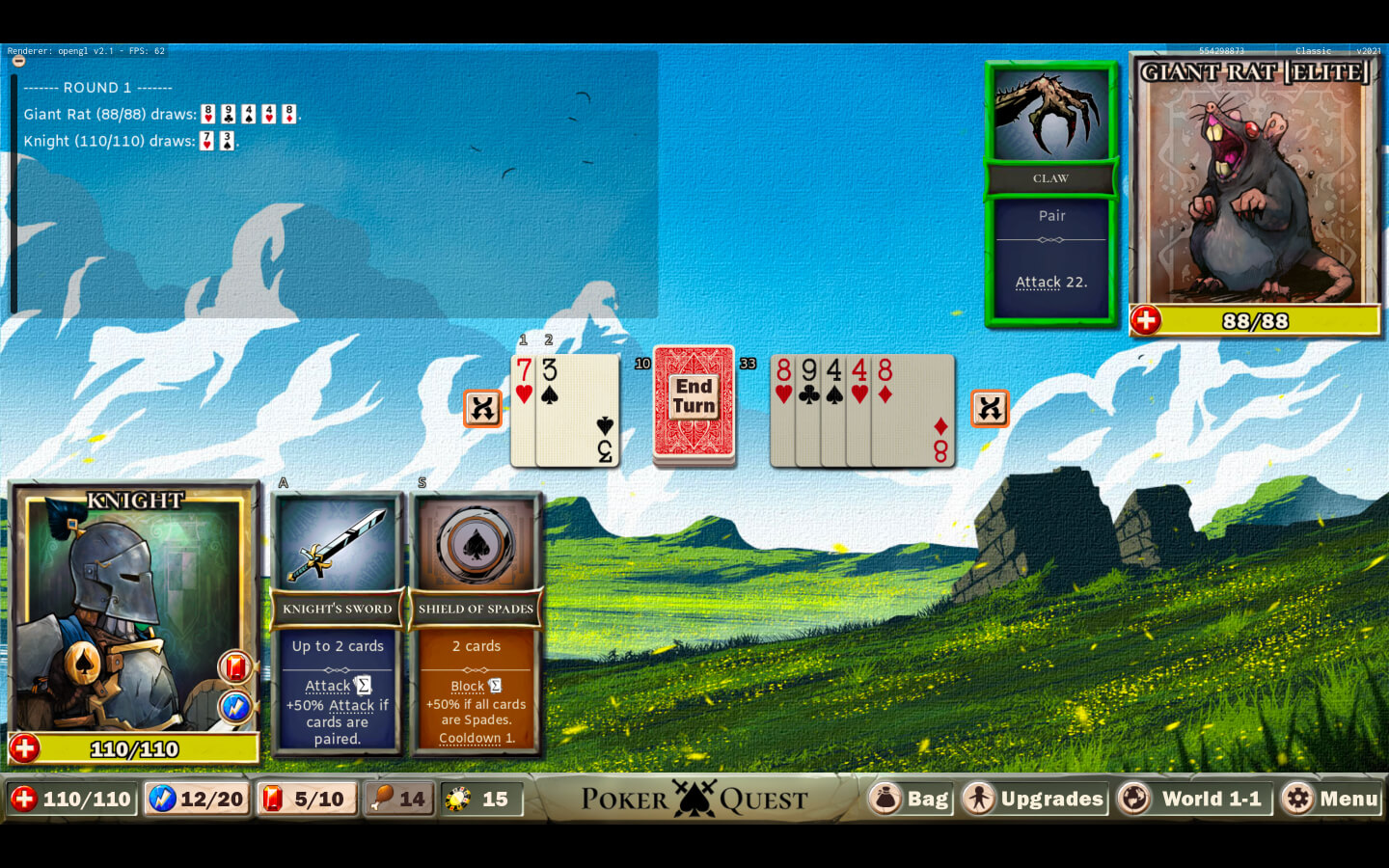1389x868 pixels.
Task: Open the game Menu
Action: [1331, 799]
